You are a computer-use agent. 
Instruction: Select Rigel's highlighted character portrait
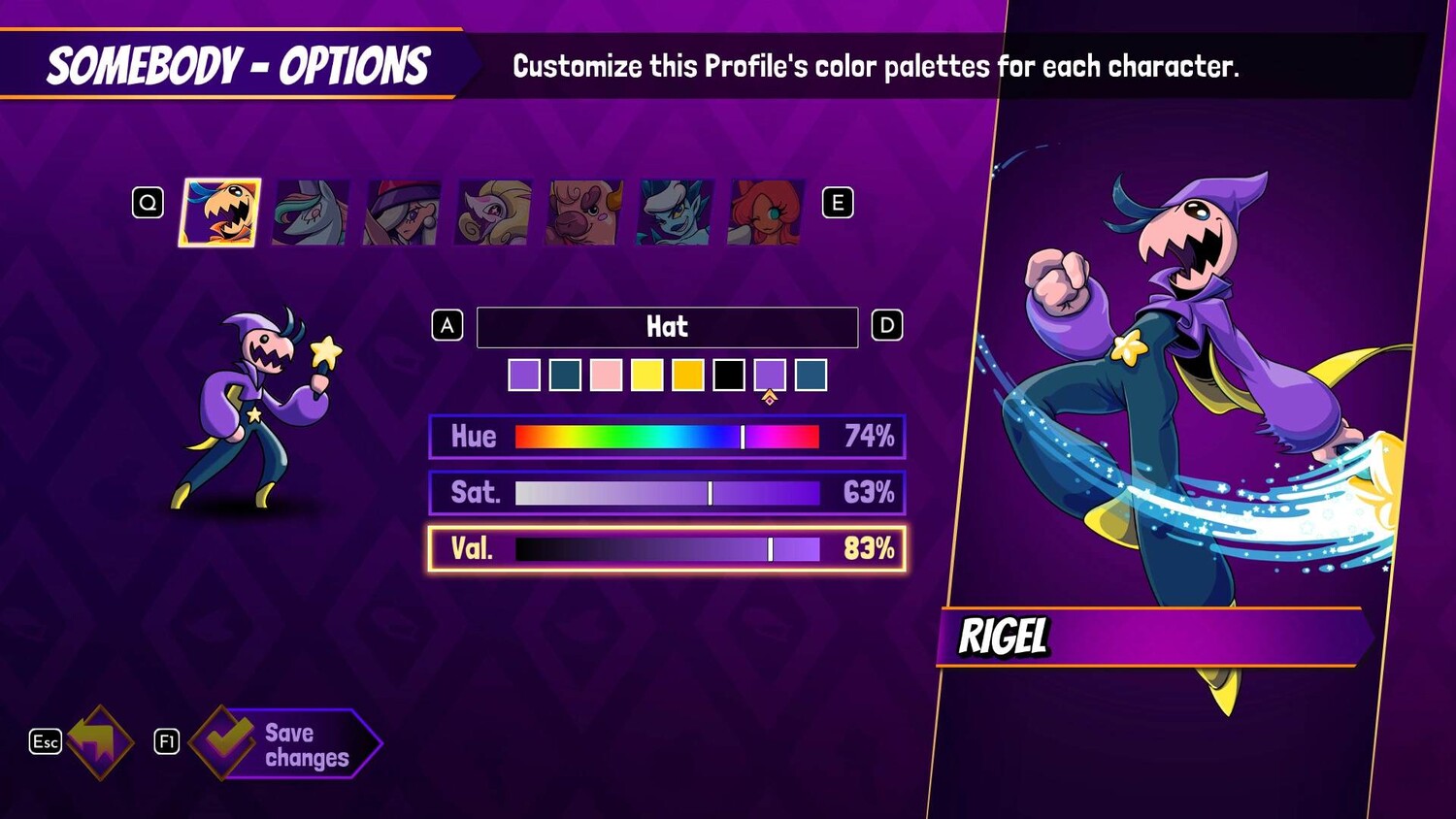click(220, 213)
